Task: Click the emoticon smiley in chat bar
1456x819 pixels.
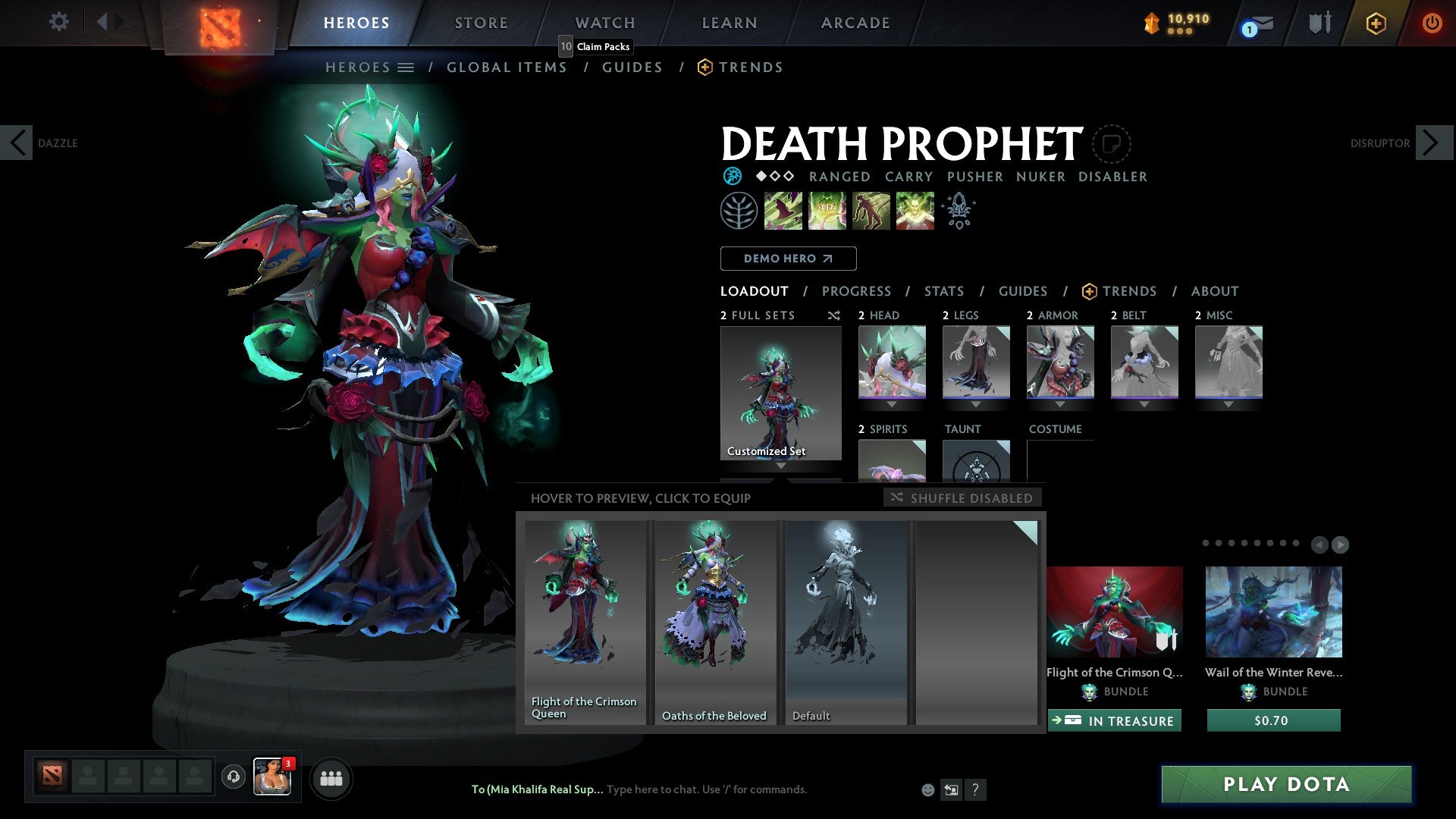Action: (x=927, y=789)
